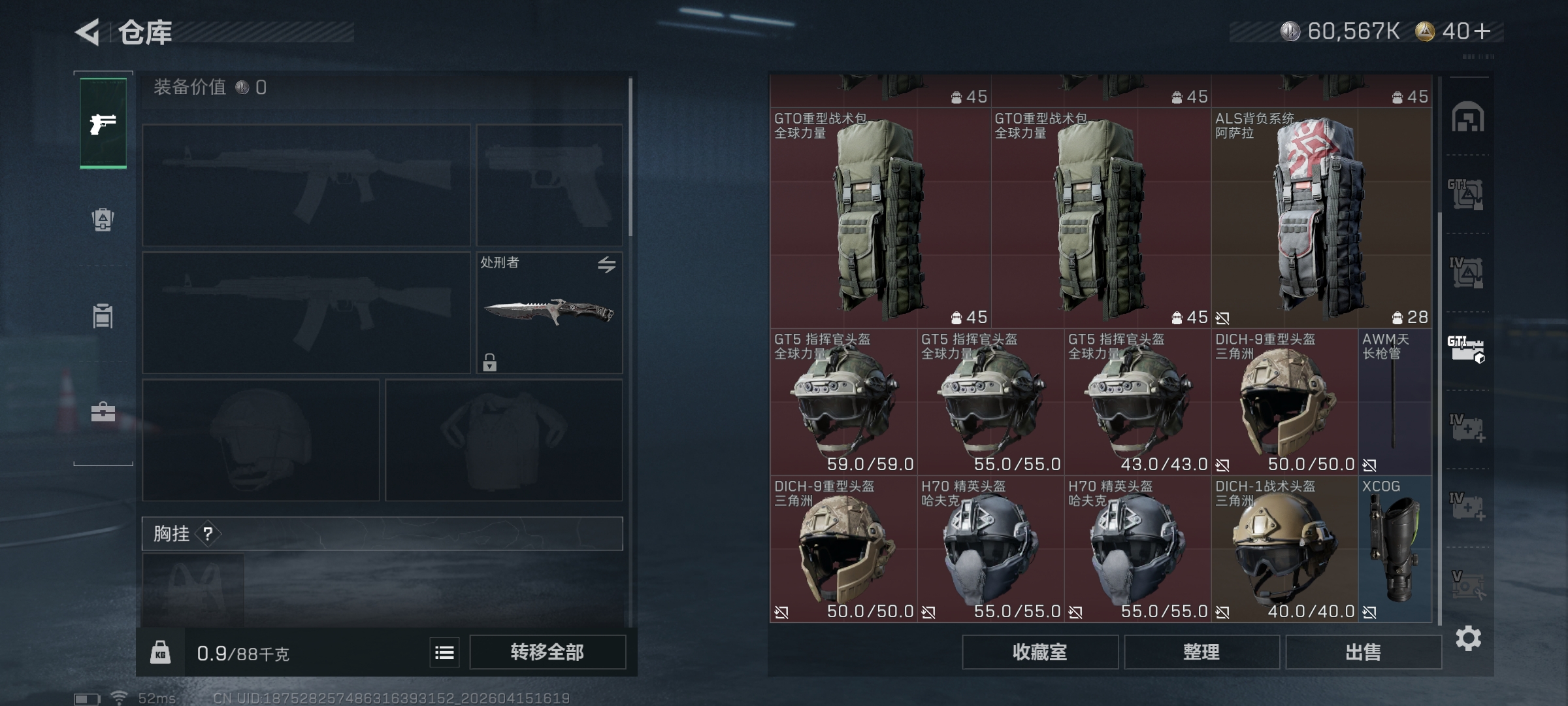Open stash settings gear icon

tap(1468, 638)
